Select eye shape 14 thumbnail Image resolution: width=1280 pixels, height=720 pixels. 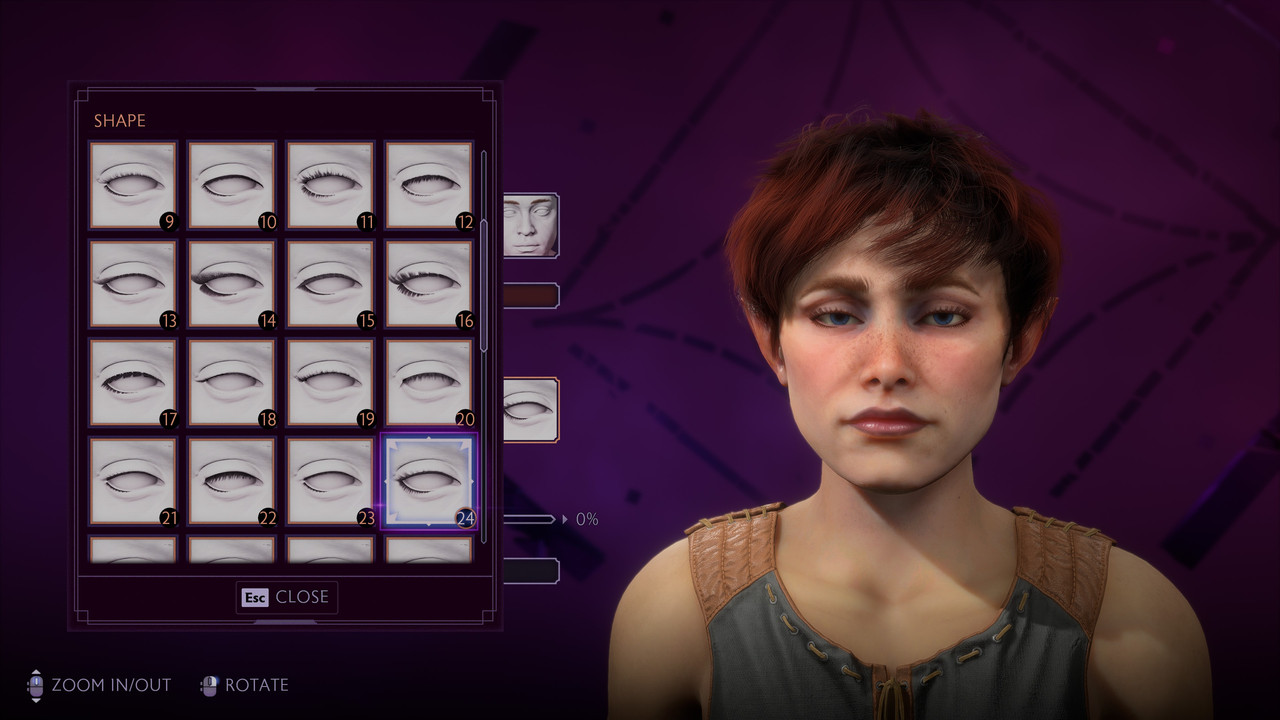click(231, 284)
